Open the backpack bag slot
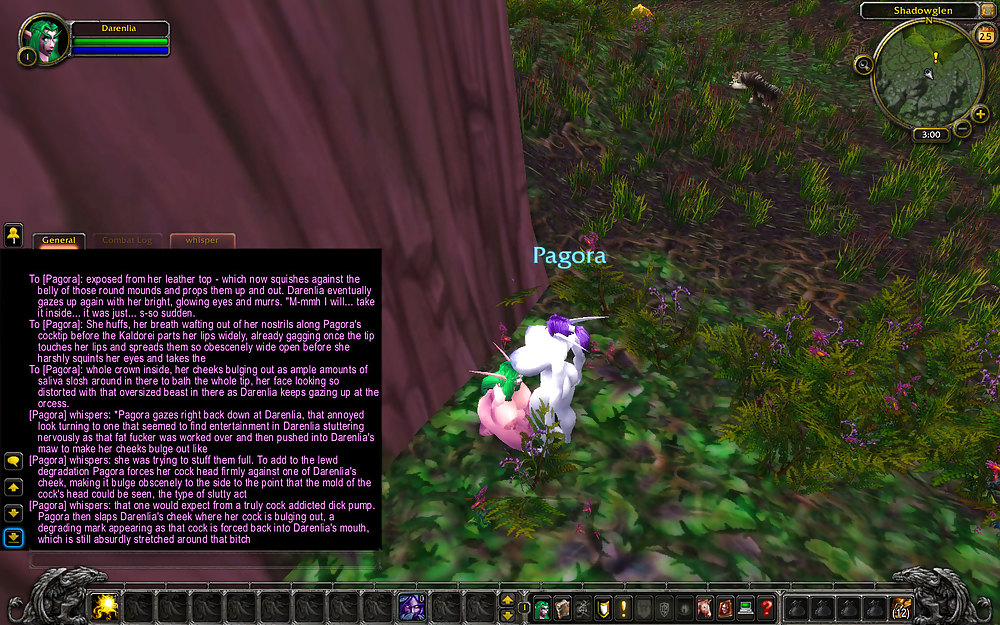 (x=902, y=606)
